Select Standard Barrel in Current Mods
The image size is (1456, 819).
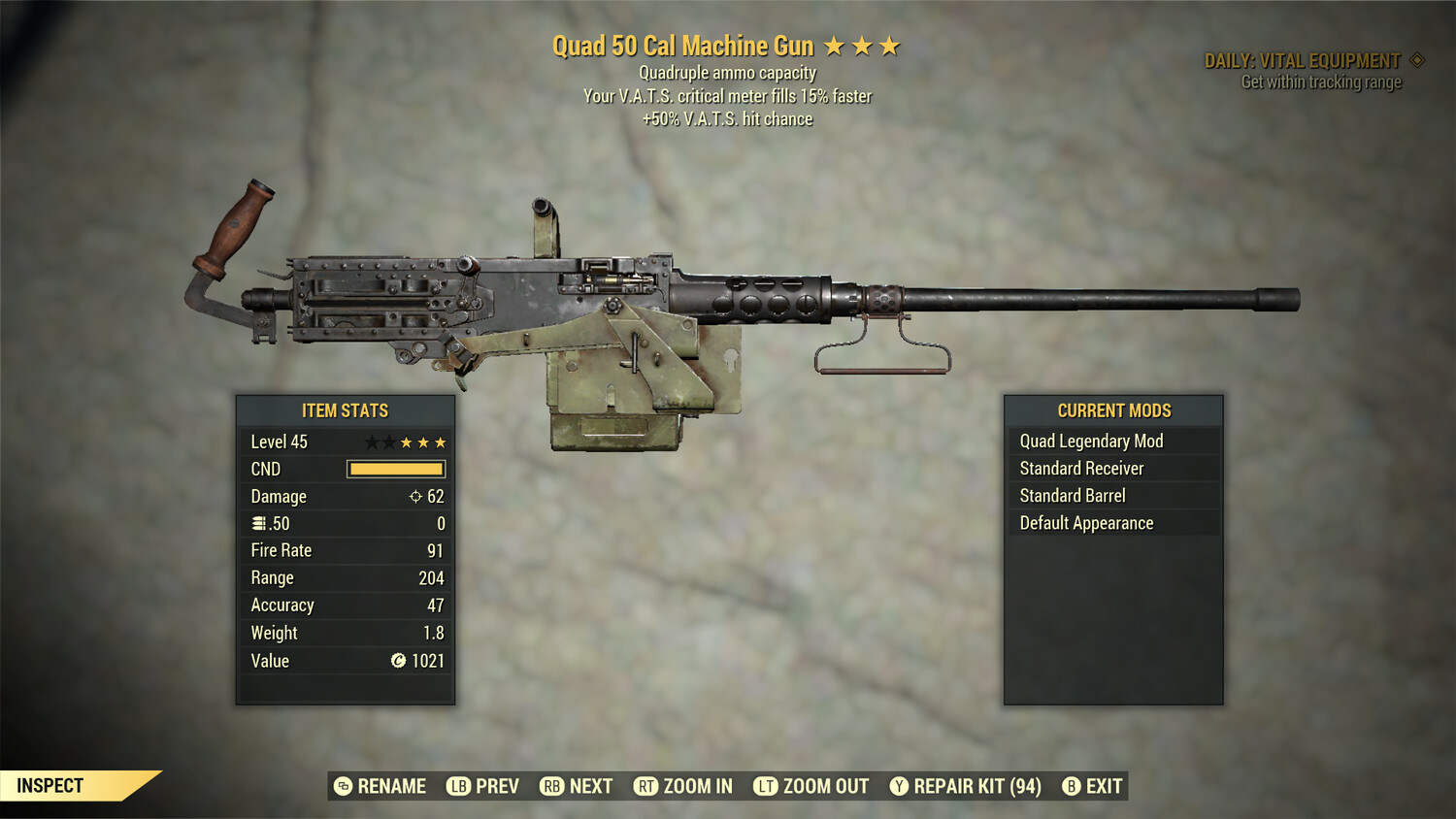pyautogui.click(x=1113, y=495)
